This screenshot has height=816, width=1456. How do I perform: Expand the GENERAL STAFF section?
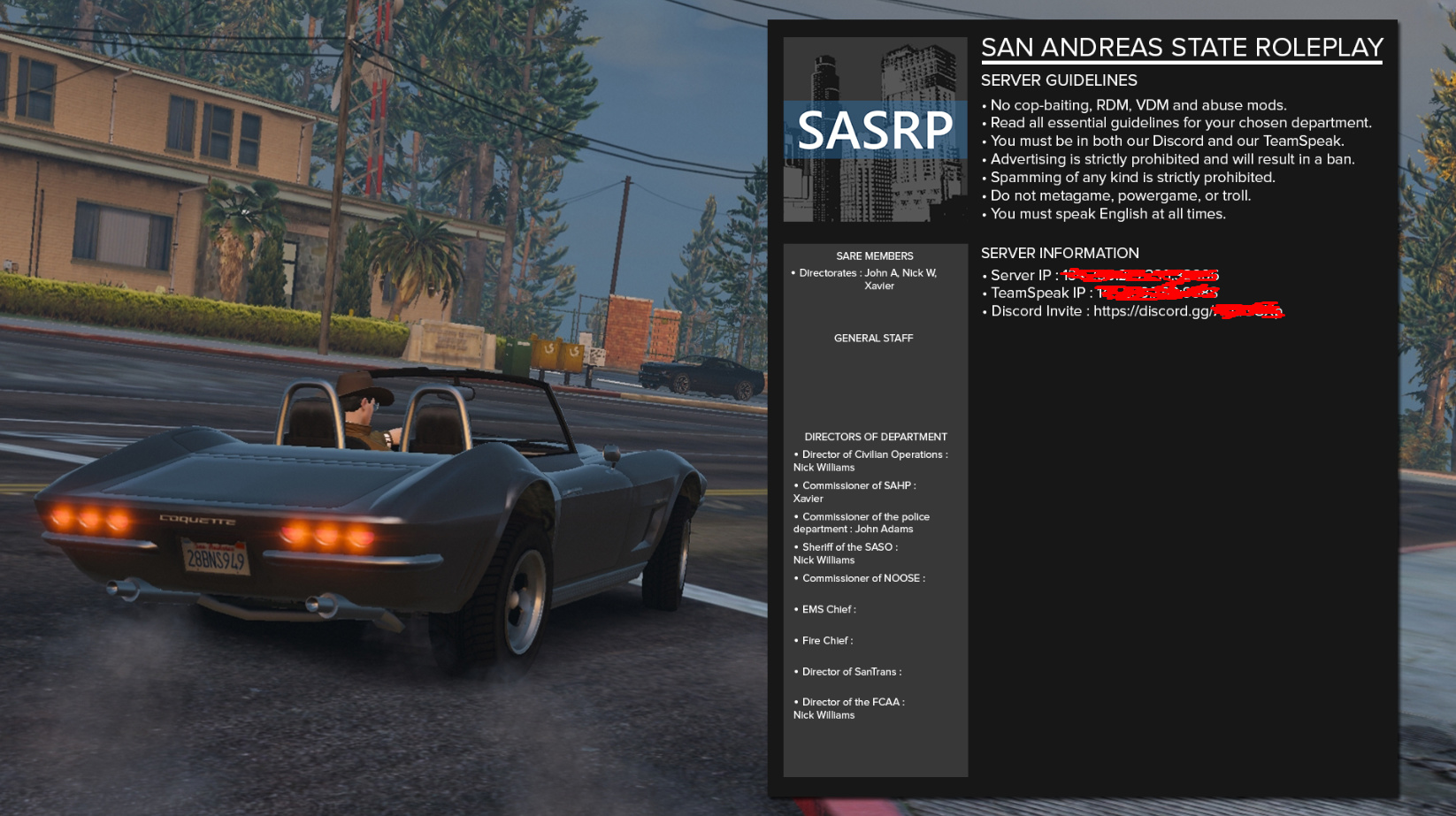click(x=873, y=338)
